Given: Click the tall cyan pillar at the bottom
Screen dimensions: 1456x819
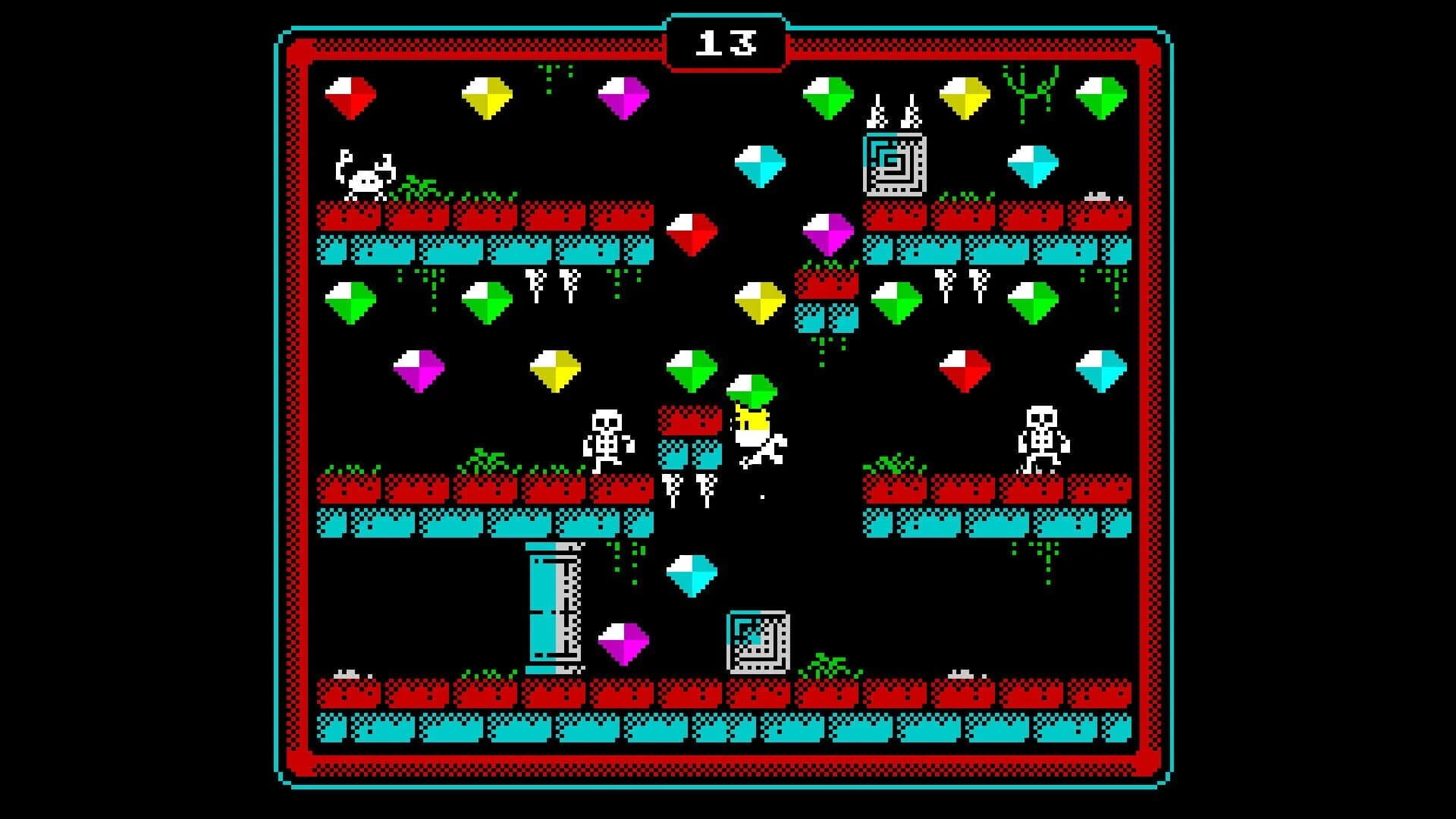Looking at the screenshot, I should [554, 607].
